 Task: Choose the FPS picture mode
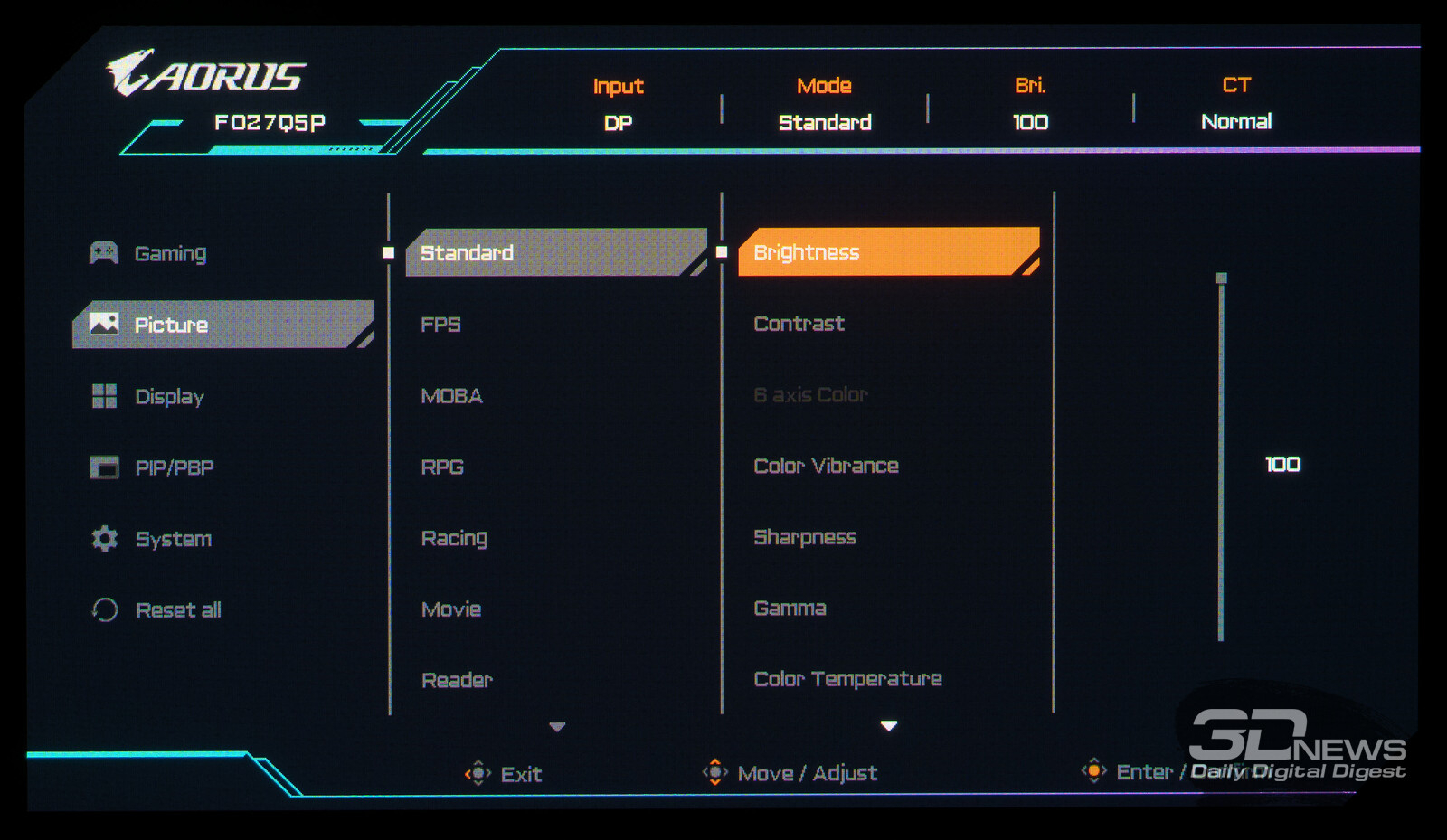point(440,324)
